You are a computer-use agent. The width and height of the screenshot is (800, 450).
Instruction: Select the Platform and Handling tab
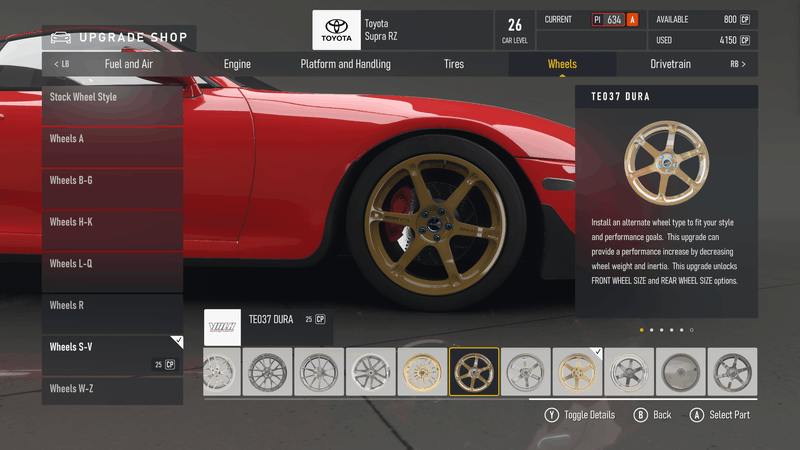tap(345, 64)
